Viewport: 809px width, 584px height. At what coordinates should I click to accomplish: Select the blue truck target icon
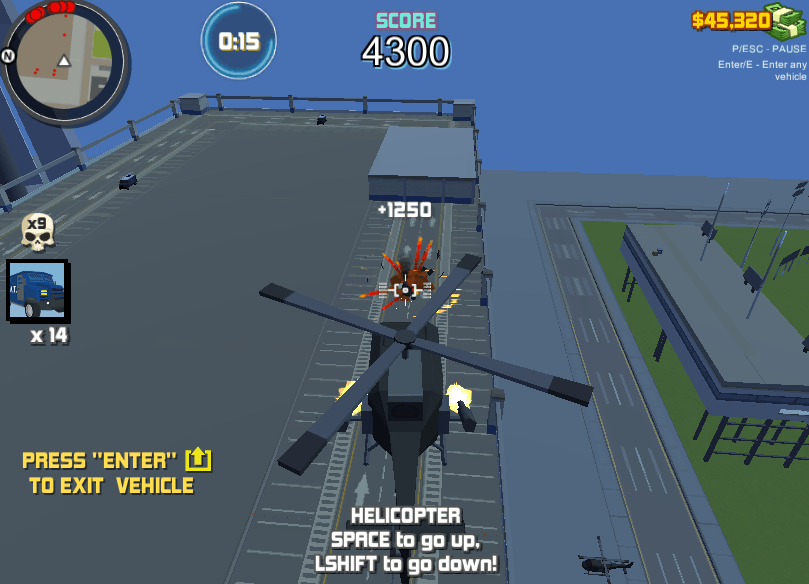coord(38,291)
